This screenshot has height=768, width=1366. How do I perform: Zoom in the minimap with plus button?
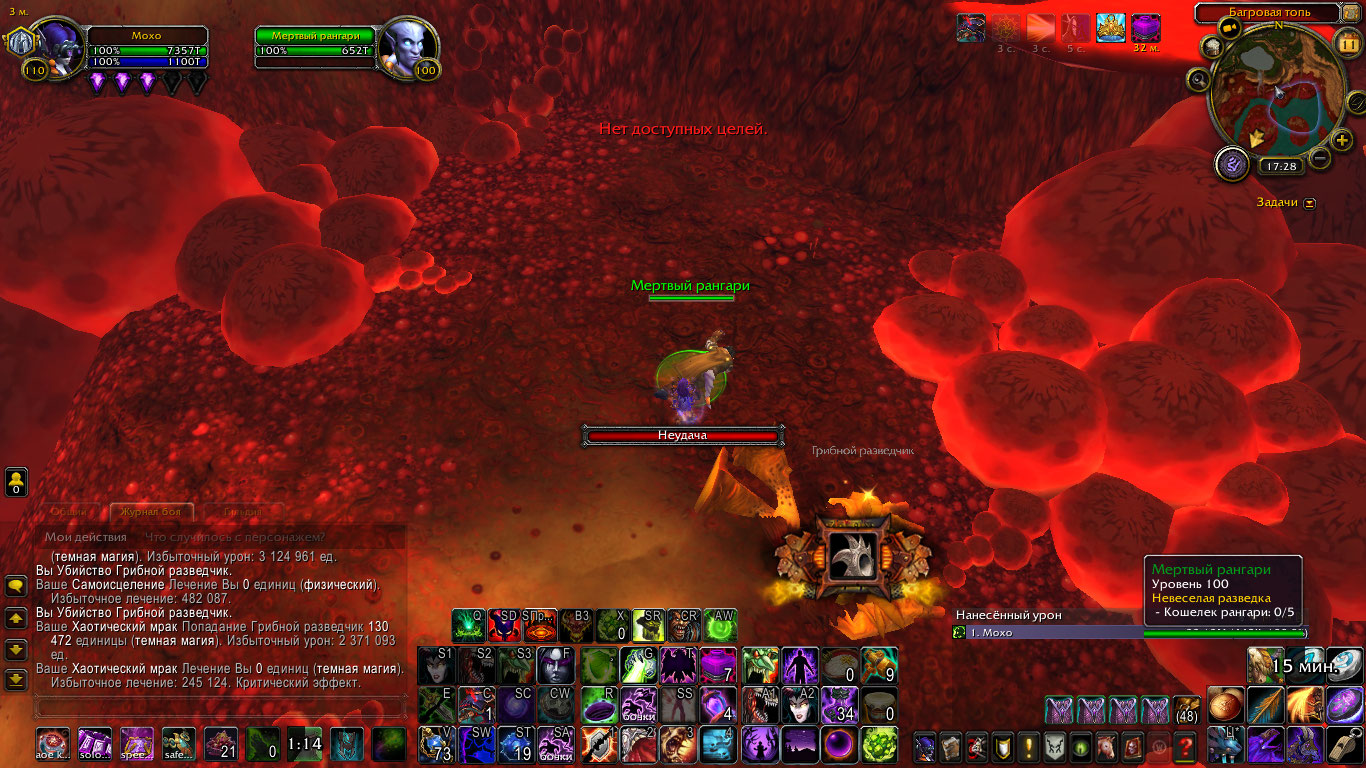pos(1342,140)
